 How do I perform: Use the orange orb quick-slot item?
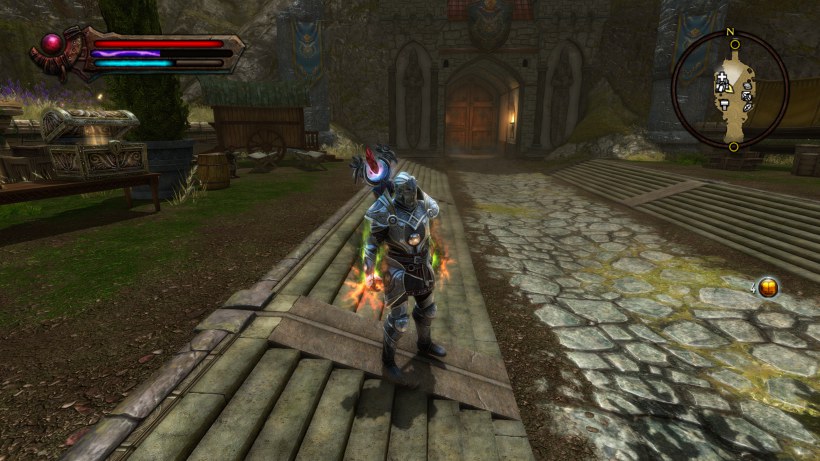(x=768, y=288)
